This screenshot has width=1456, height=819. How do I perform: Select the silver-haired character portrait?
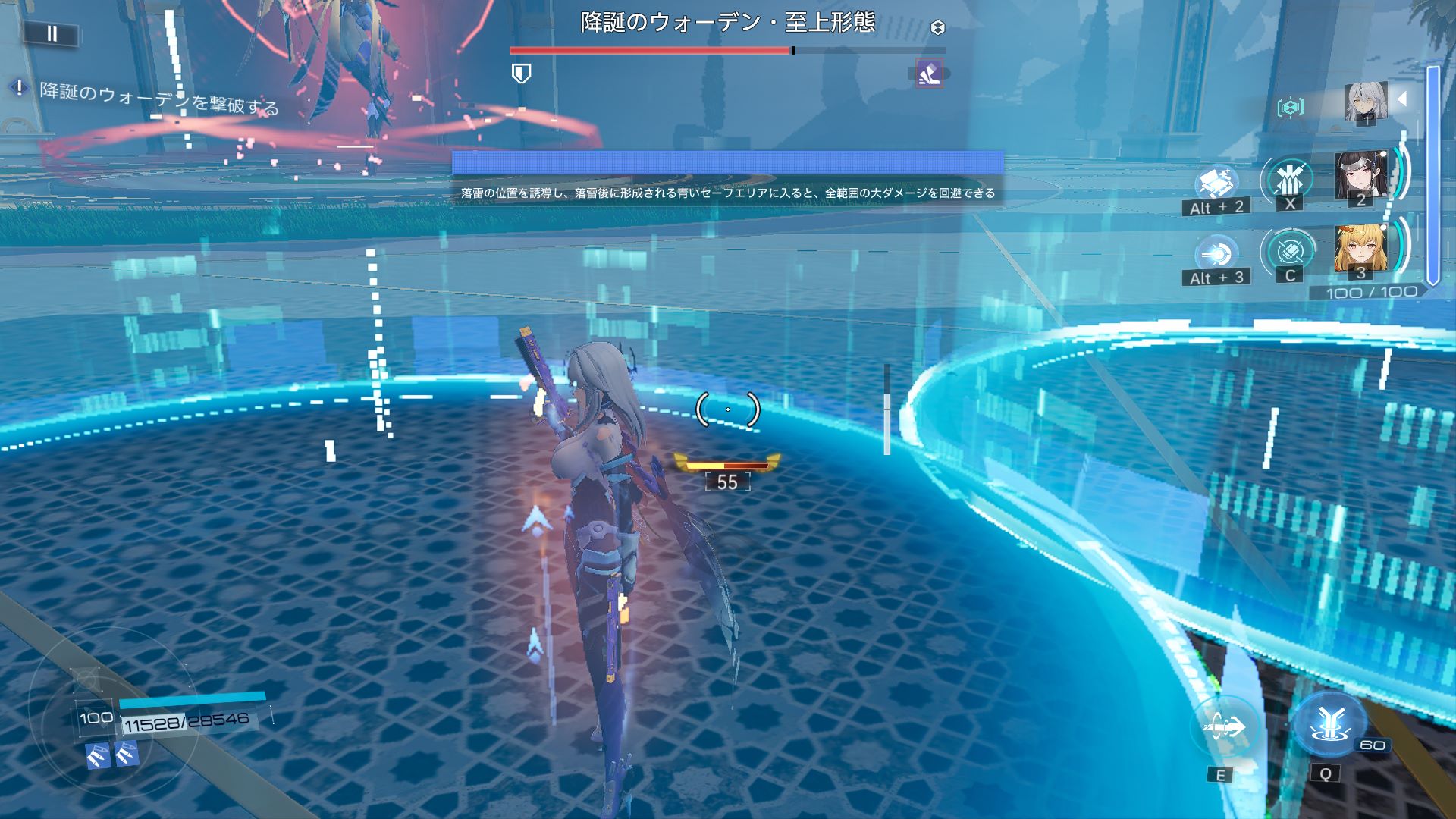[1365, 102]
